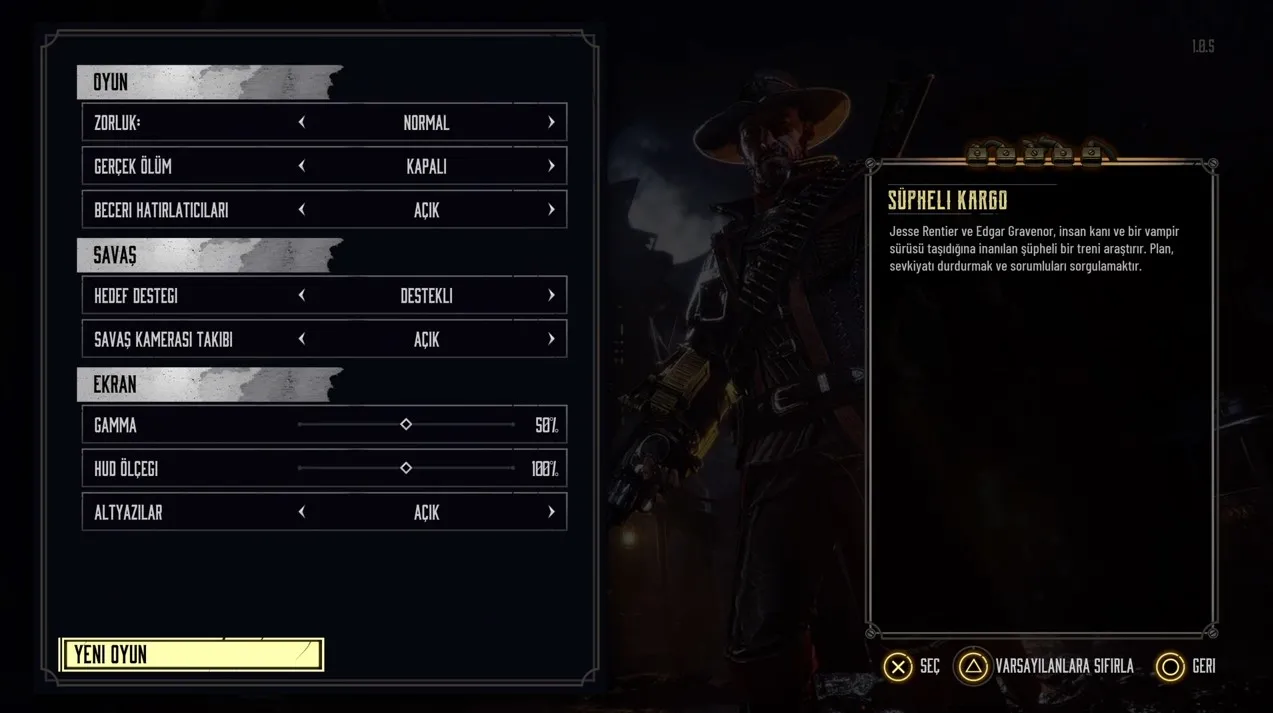Switch Altyazılar using its right arrow
This screenshot has width=1273, height=713.
tap(551, 512)
